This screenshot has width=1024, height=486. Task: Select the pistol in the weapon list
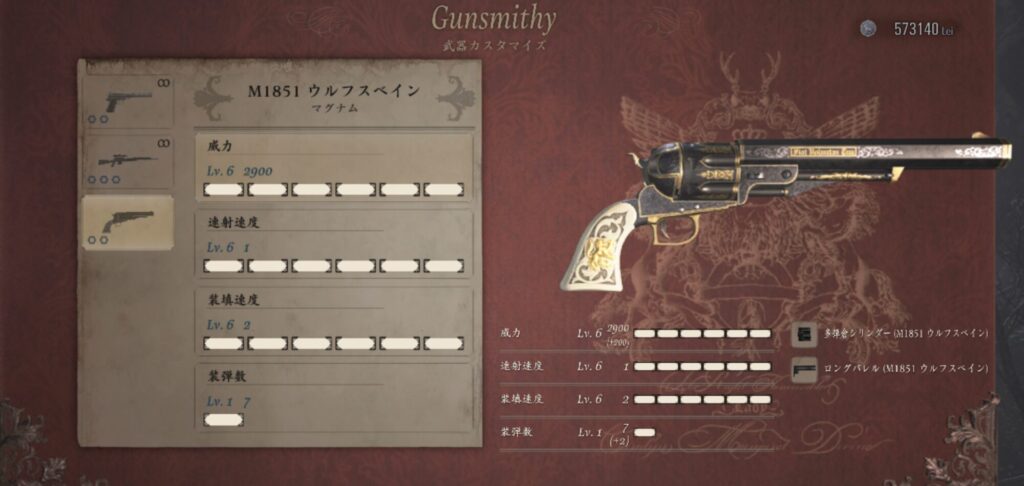tap(127, 101)
